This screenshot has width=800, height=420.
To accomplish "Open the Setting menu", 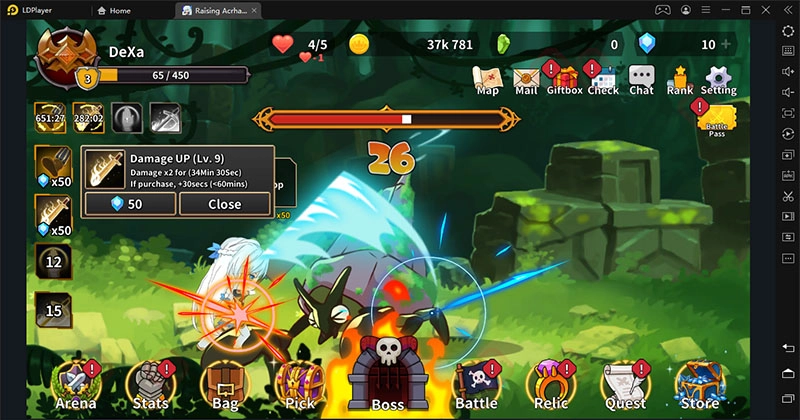I will pos(719,78).
